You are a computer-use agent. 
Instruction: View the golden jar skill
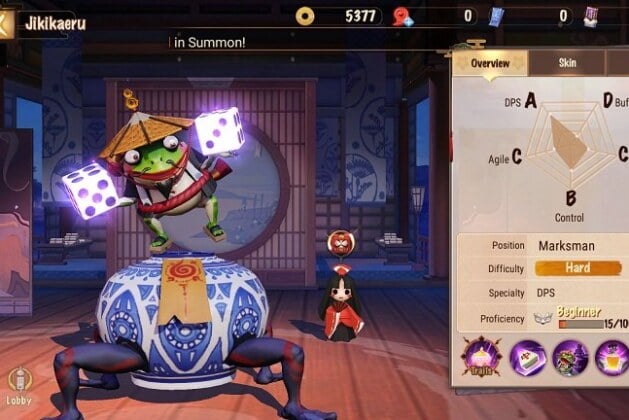tap(612, 358)
